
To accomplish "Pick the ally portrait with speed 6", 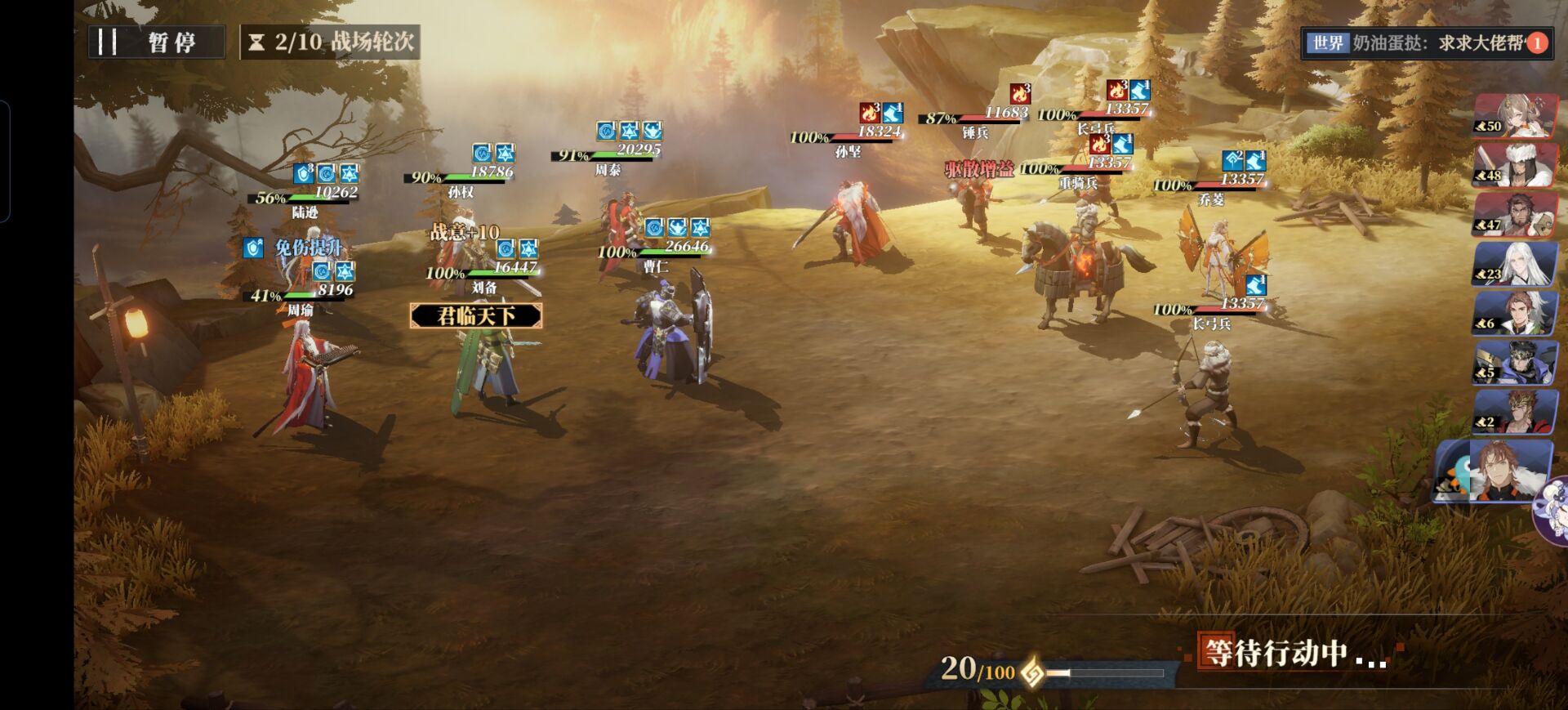I will point(1515,314).
